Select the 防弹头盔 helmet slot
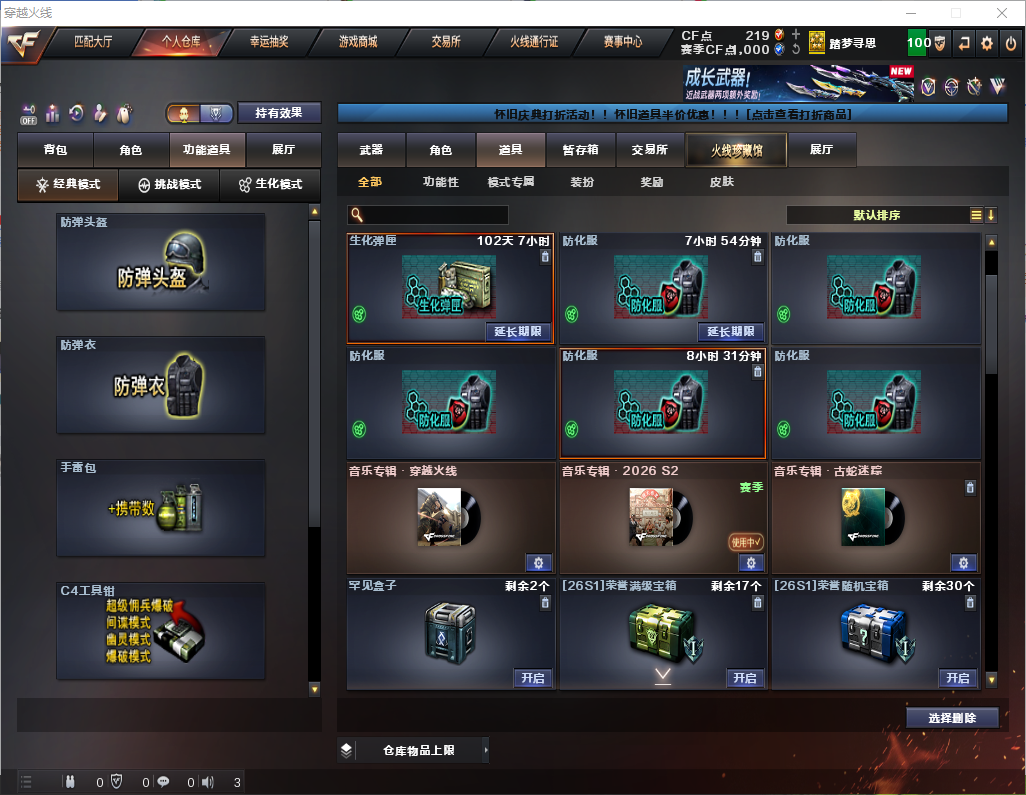The image size is (1026, 795). pos(161,262)
